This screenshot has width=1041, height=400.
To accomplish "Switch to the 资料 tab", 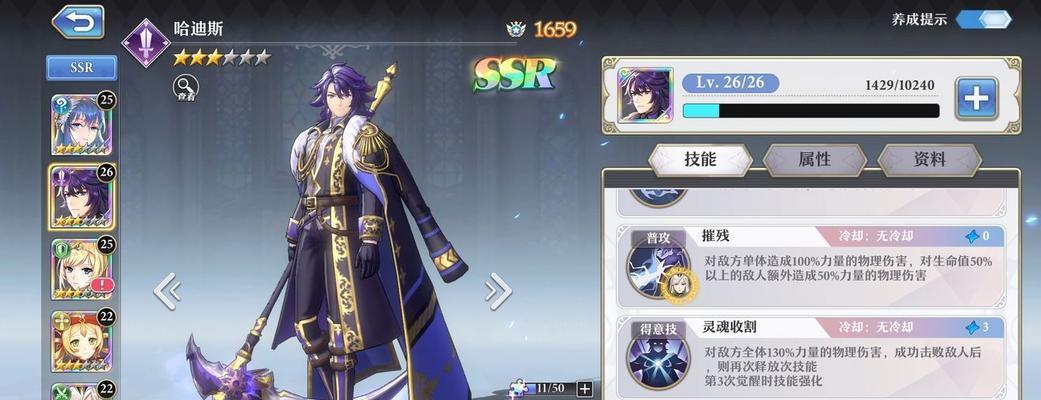I will click(x=929, y=160).
